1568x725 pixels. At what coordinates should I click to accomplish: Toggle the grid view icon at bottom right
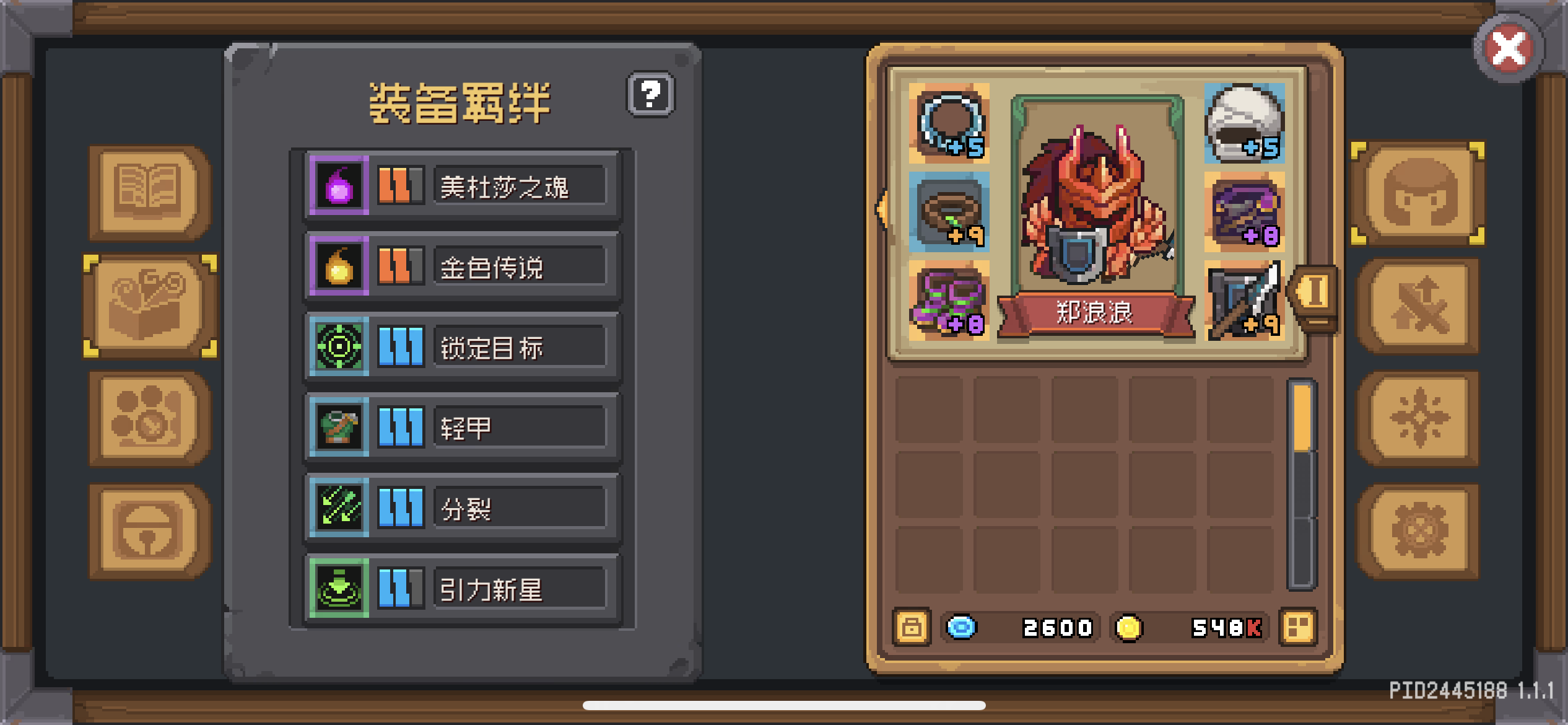(1299, 628)
